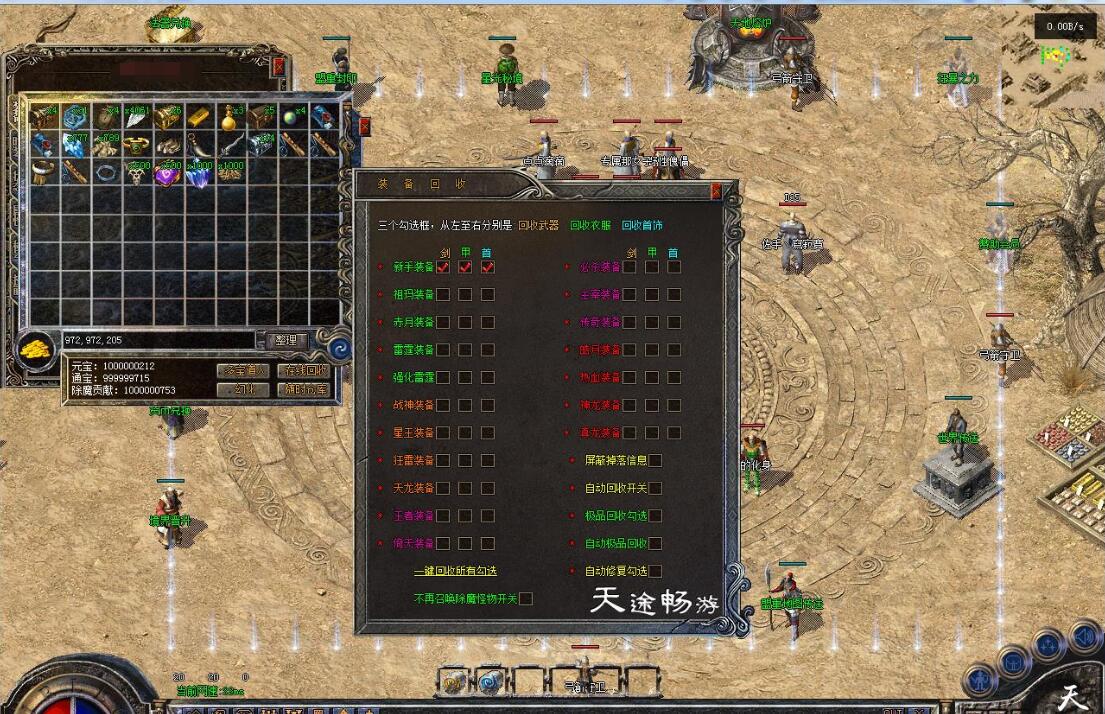1105x714 pixels.
Task: Close the inventory bag window
Action: coord(279,66)
